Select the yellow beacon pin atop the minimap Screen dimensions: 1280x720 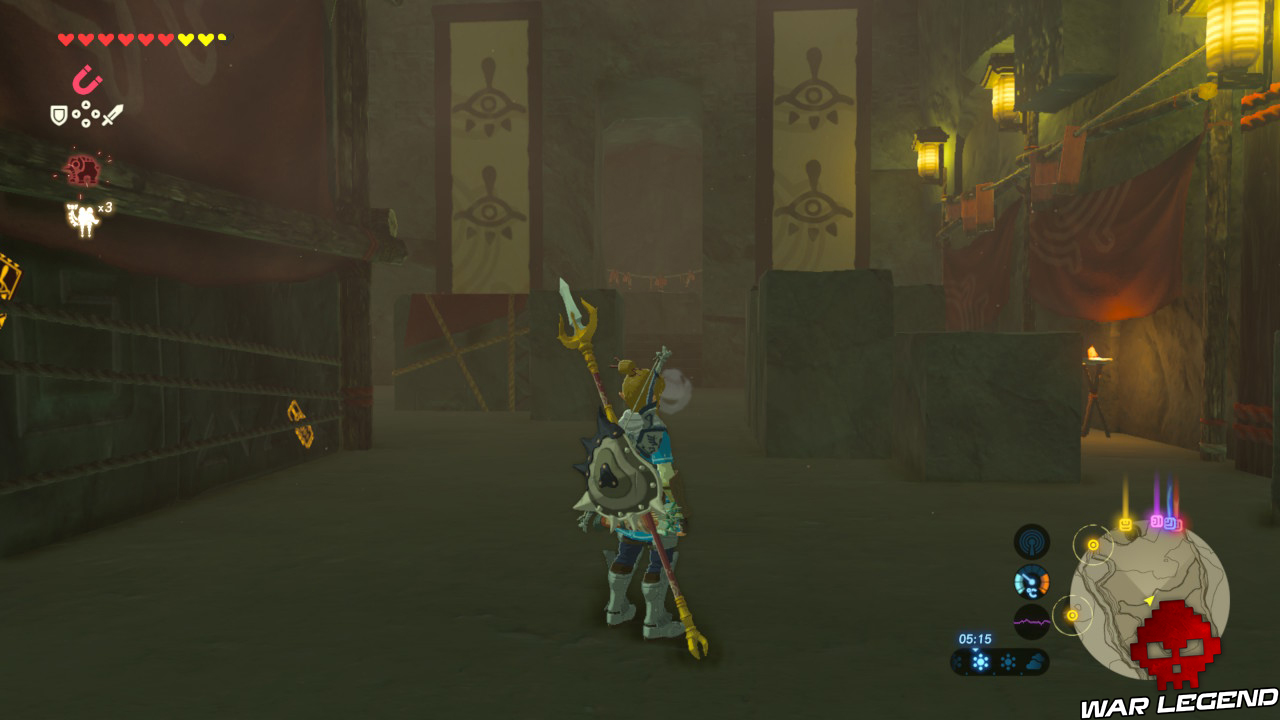1125,522
